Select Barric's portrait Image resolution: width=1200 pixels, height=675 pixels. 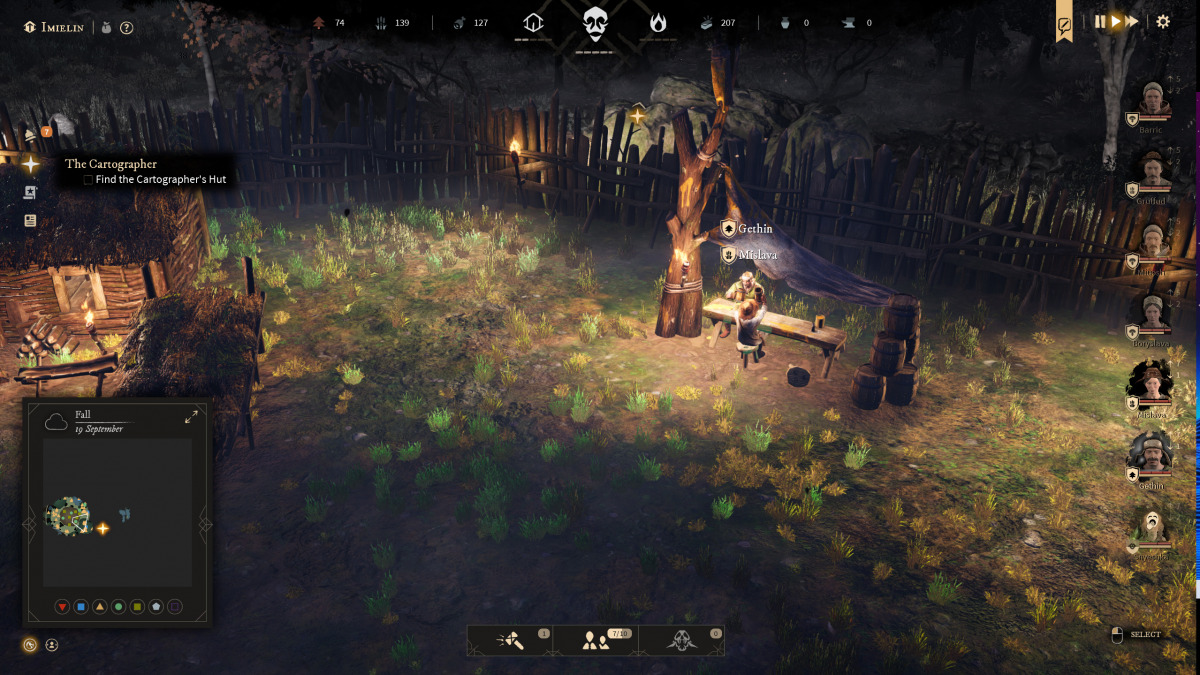[1155, 100]
